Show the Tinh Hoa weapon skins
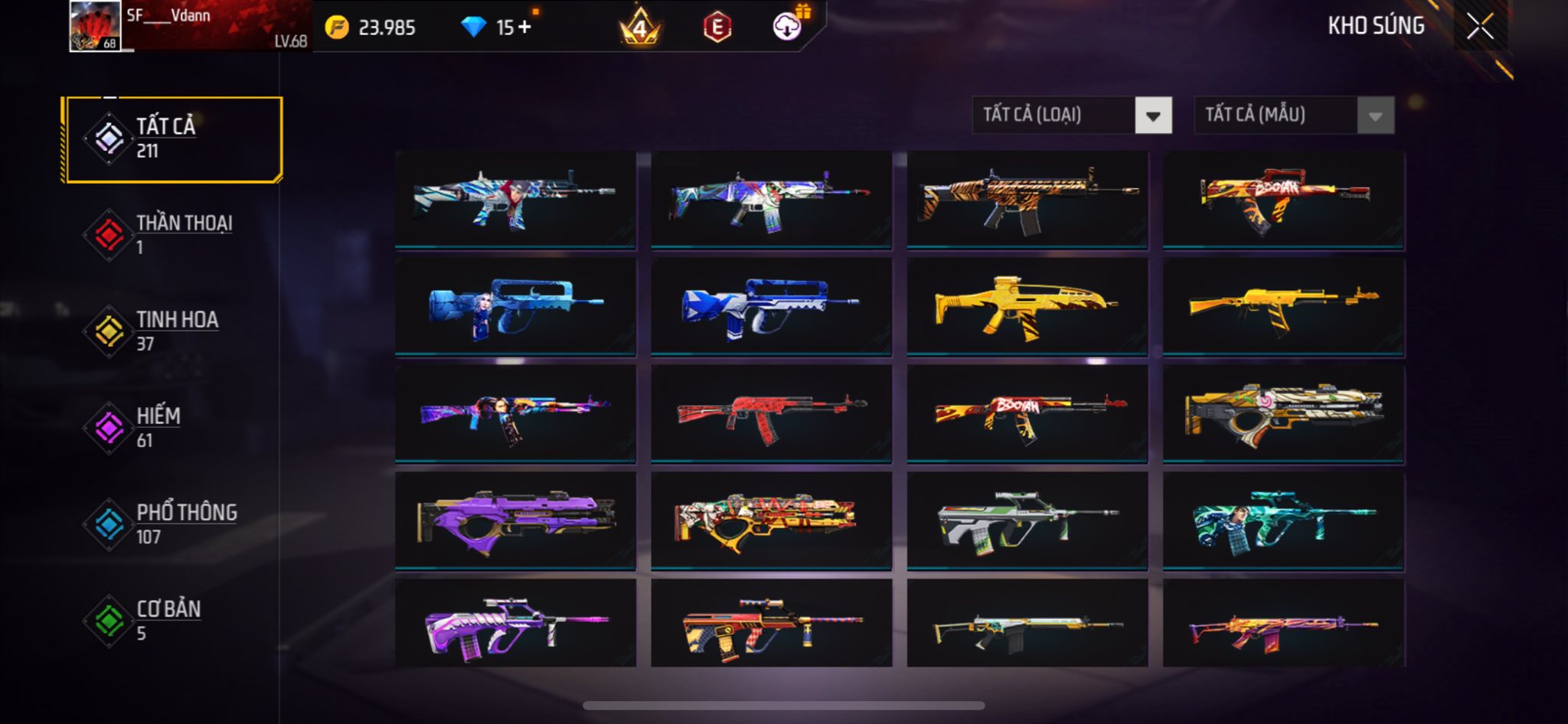 coord(174,331)
